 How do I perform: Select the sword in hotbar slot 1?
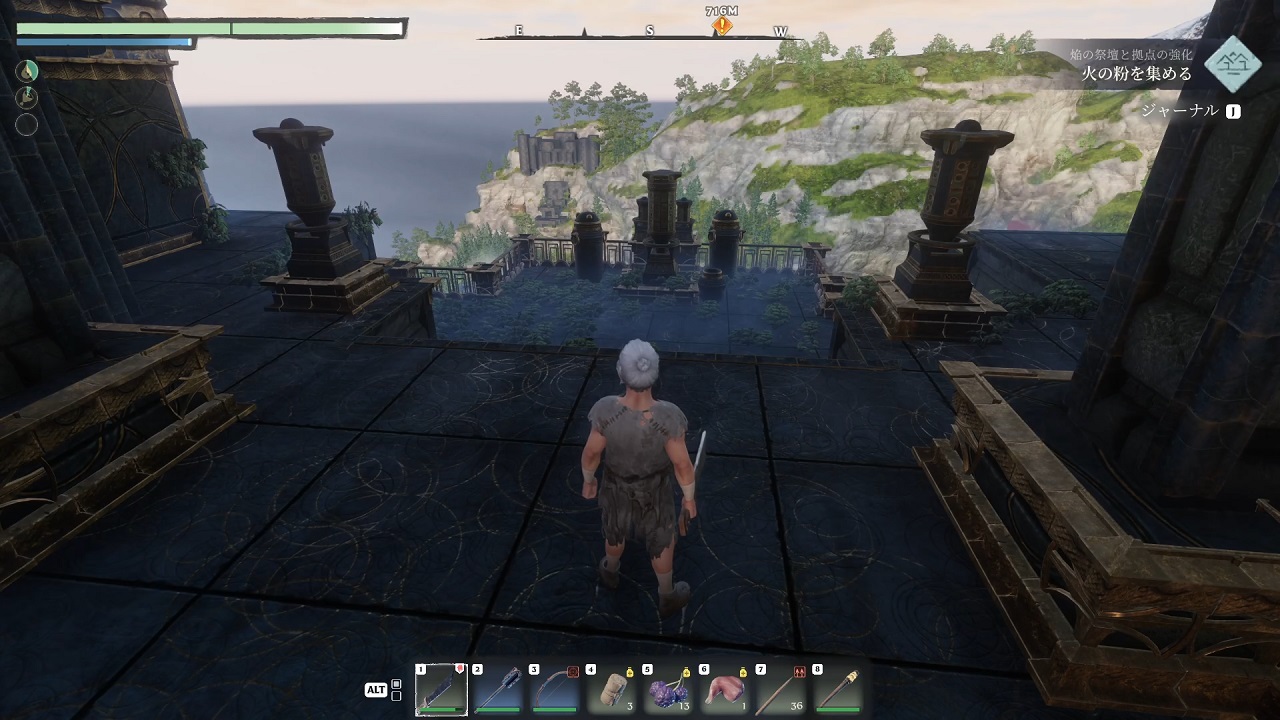click(440, 688)
